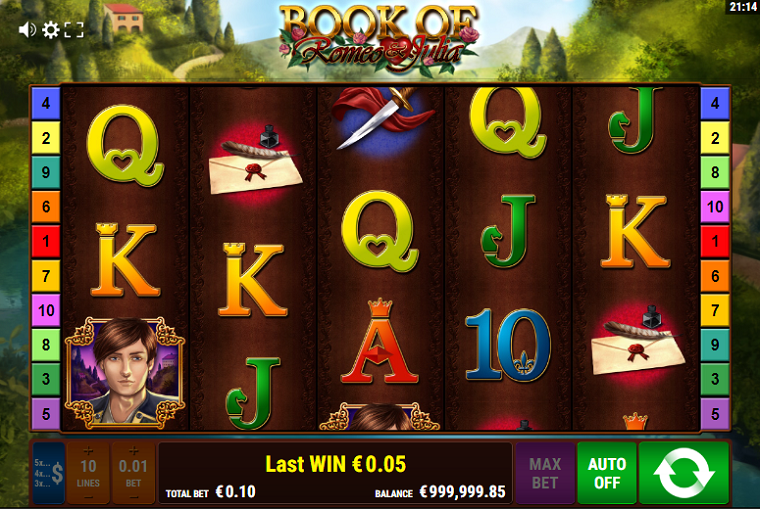Increase the number of lines with plus
Screen dimensions: 760x509
click(88, 451)
